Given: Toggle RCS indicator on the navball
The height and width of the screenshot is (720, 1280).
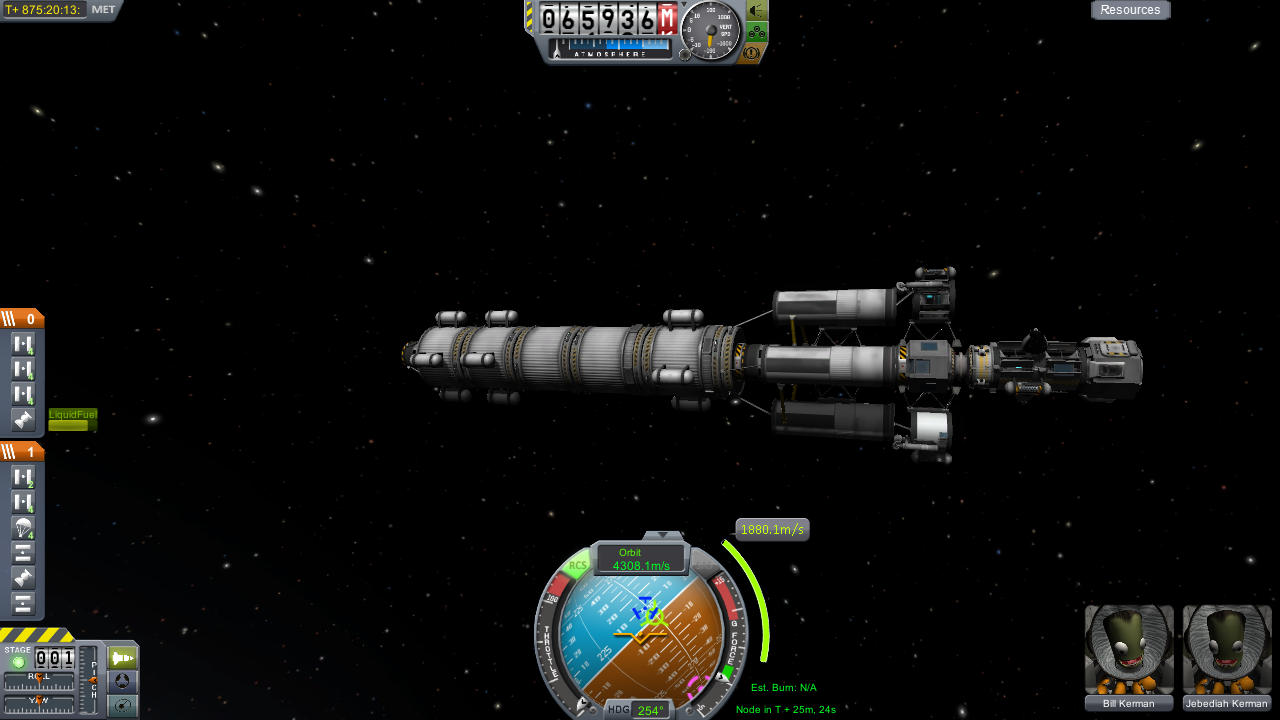Looking at the screenshot, I should 577,566.
